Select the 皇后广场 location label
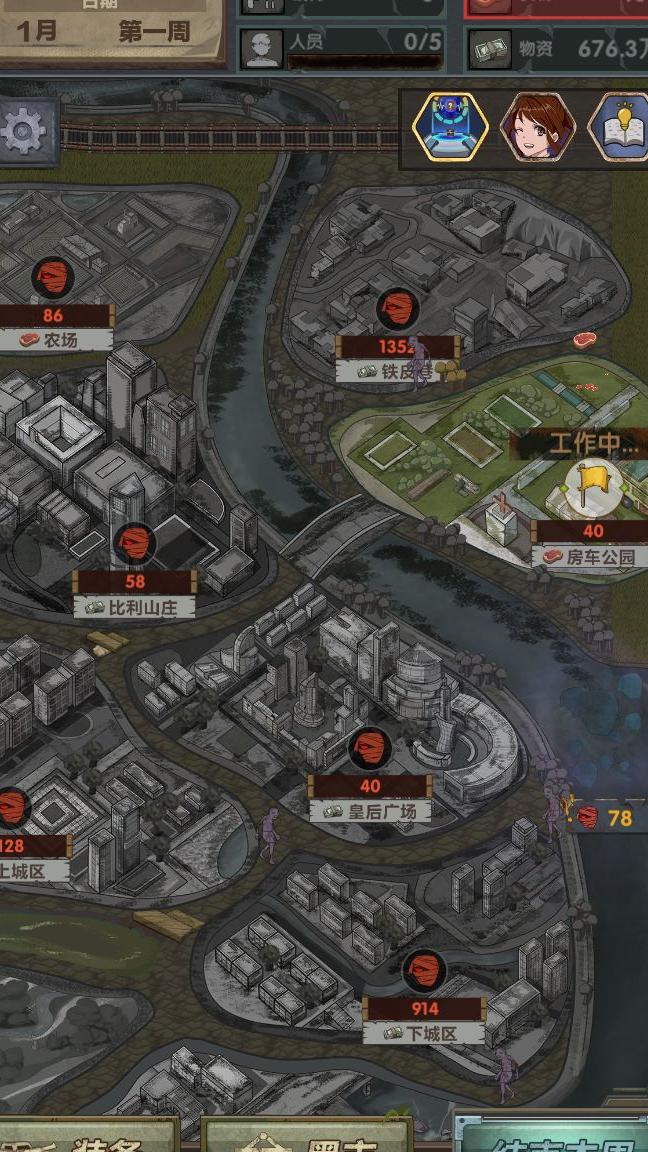The image size is (648, 1152). point(370,811)
